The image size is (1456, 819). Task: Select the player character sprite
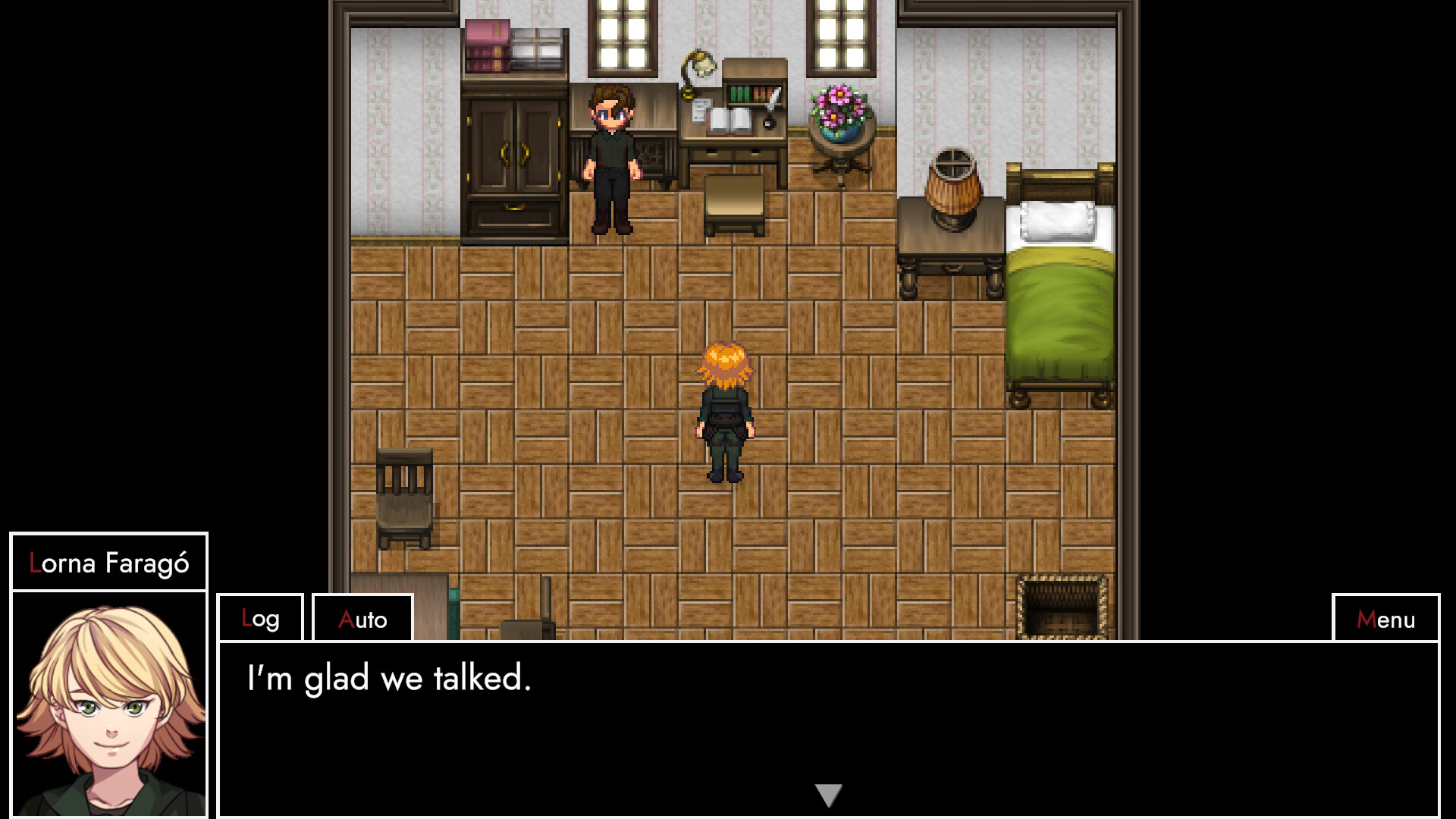(x=724, y=409)
